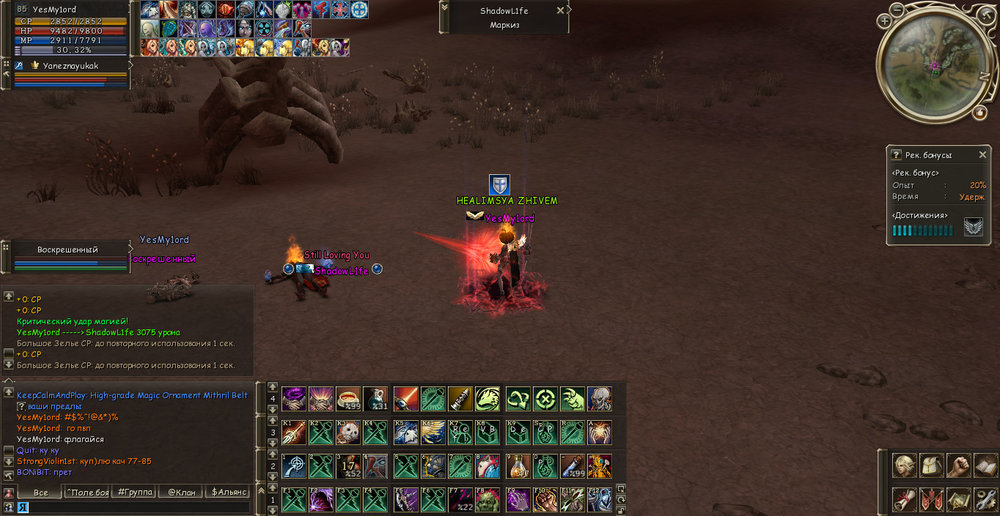The width and height of the screenshot is (1000, 516).
Task: Open the character status elf portrait icon
Action: click(905, 466)
